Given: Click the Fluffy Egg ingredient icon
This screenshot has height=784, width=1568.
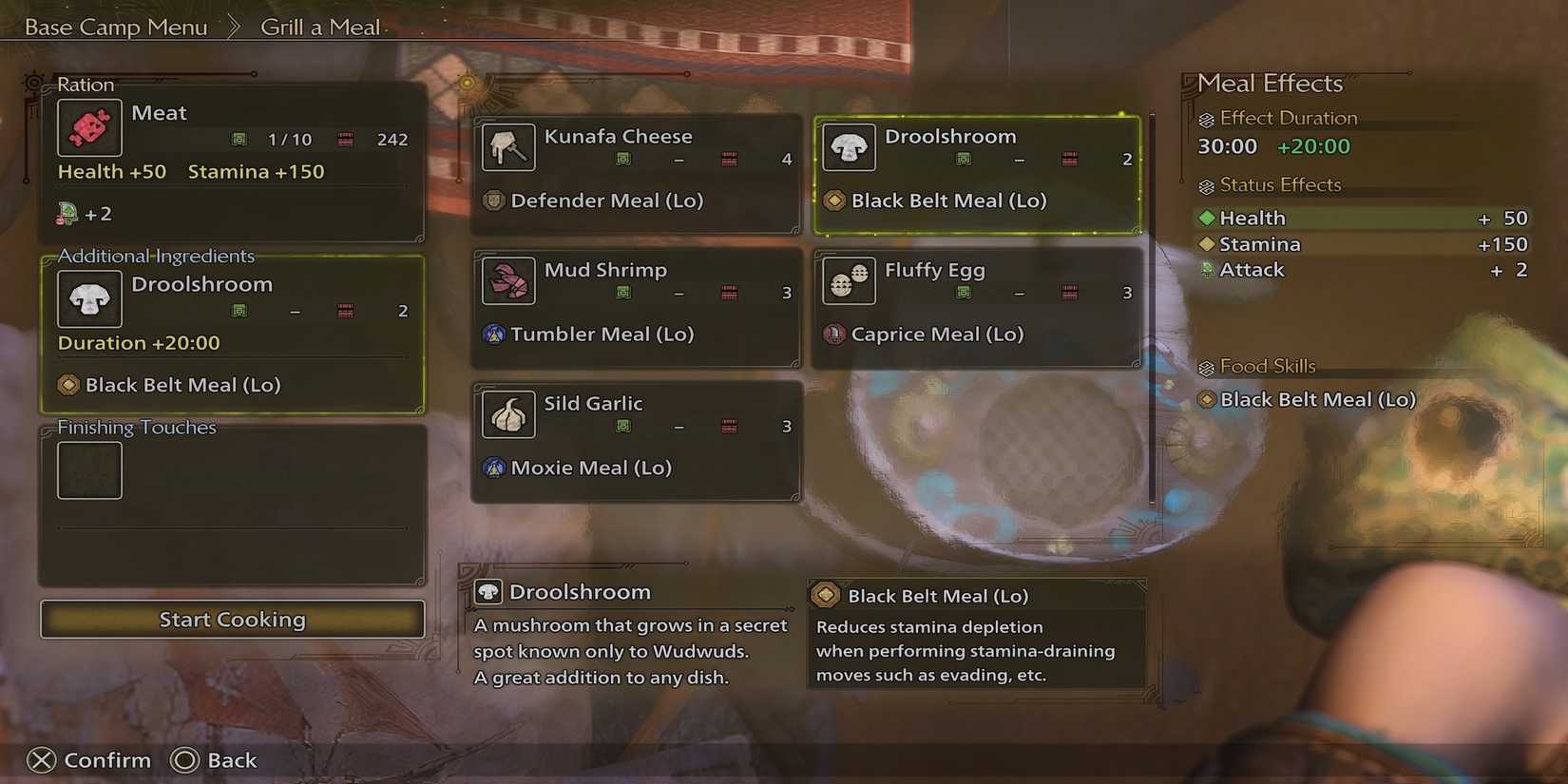Looking at the screenshot, I should (x=848, y=281).
